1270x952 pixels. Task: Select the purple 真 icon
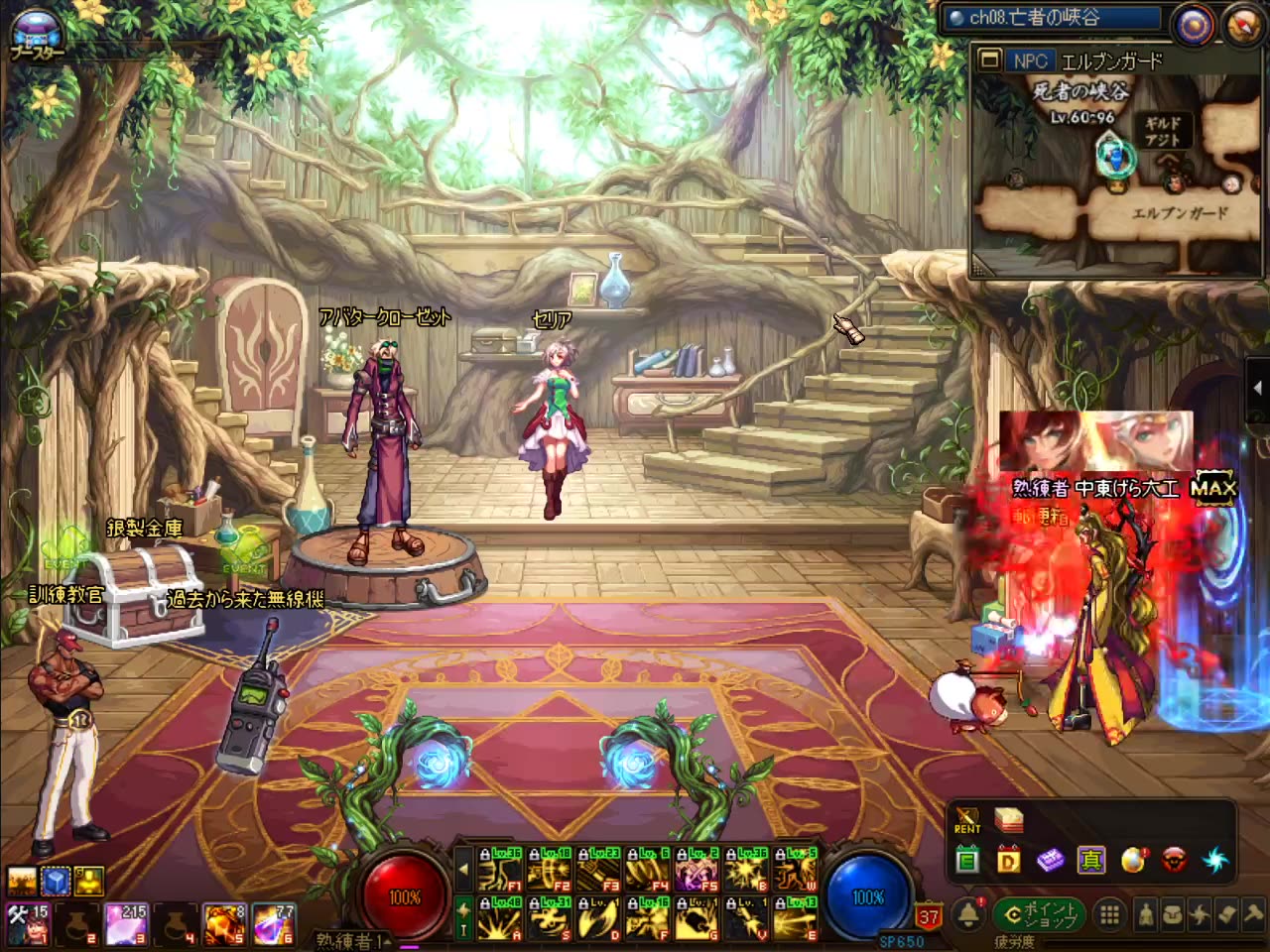[x=1091, y=861]
